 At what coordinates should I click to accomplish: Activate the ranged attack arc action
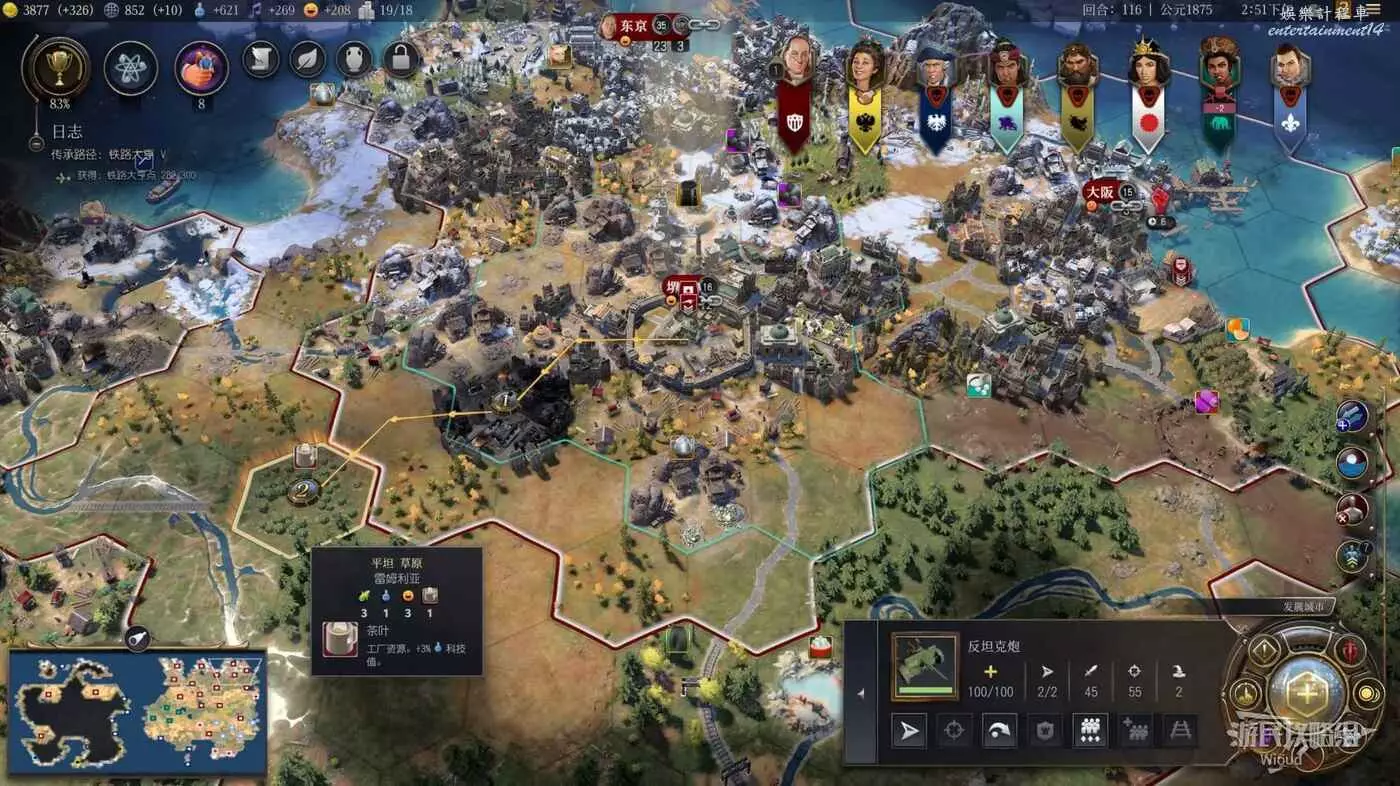(x=998, y=731)
